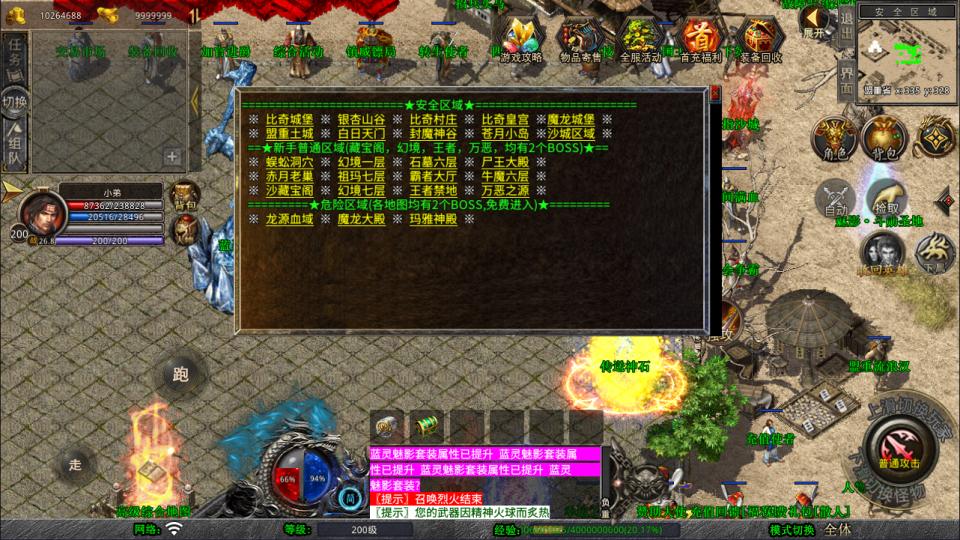Viewport: 960px width, 540px height.
Task: Click the 展开 expand arrow button
Action: [816, 20]
